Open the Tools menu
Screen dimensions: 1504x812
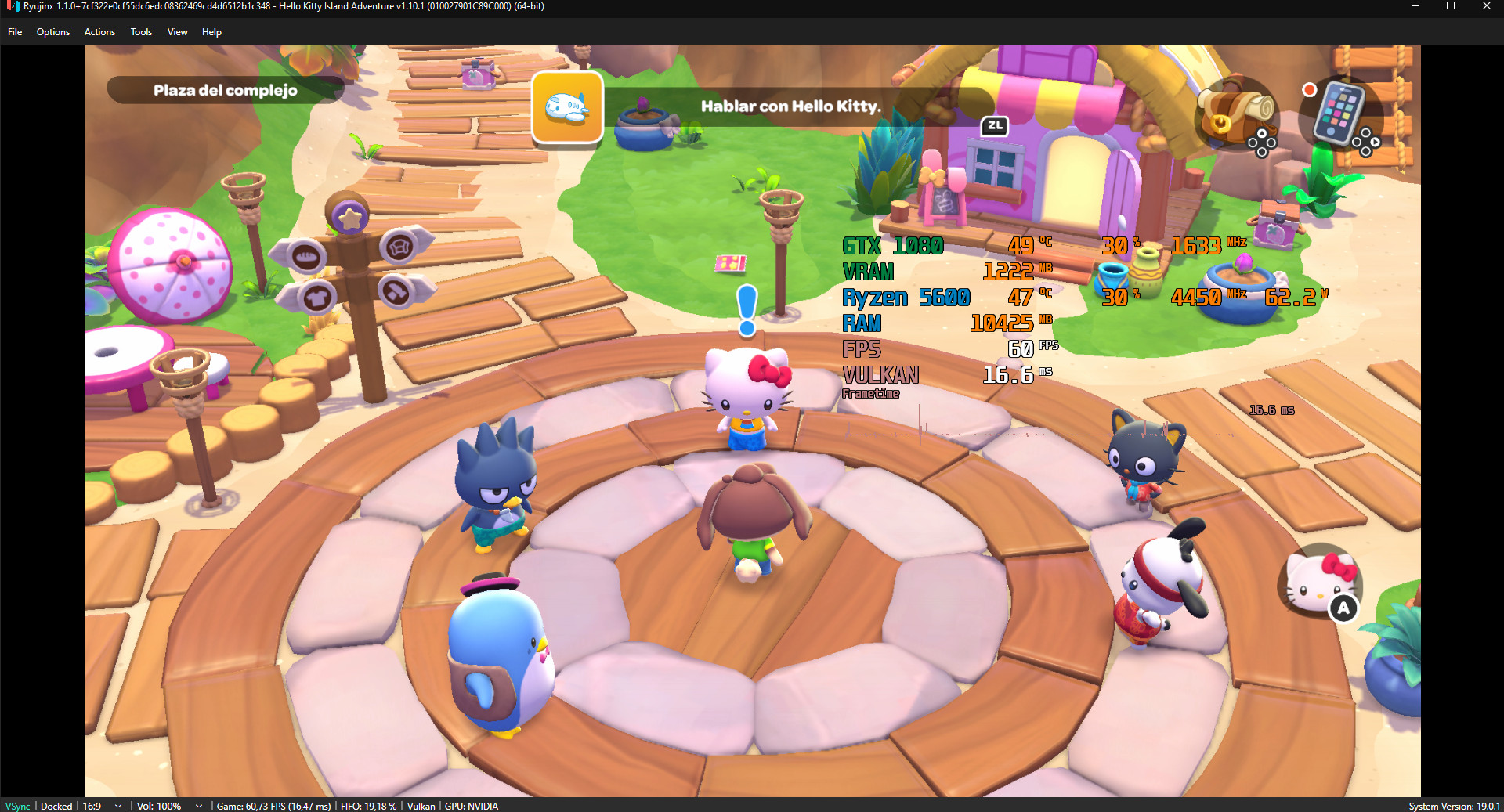[141, 32]
